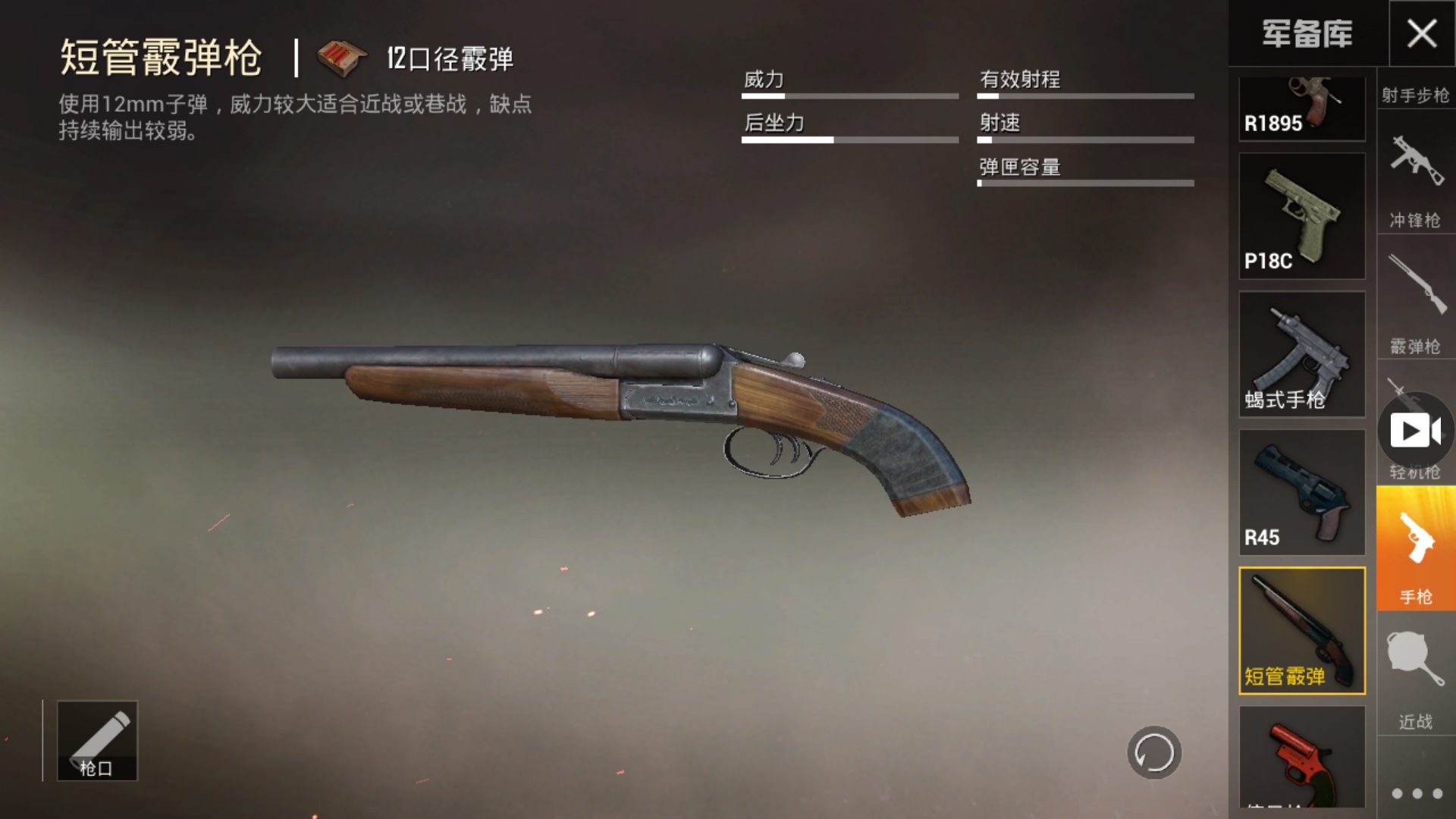The width and height of the screenshot is (1456, 819).
Task: Select the 短管霰弹 sawed-off tile
Action: click(1302, 630)
